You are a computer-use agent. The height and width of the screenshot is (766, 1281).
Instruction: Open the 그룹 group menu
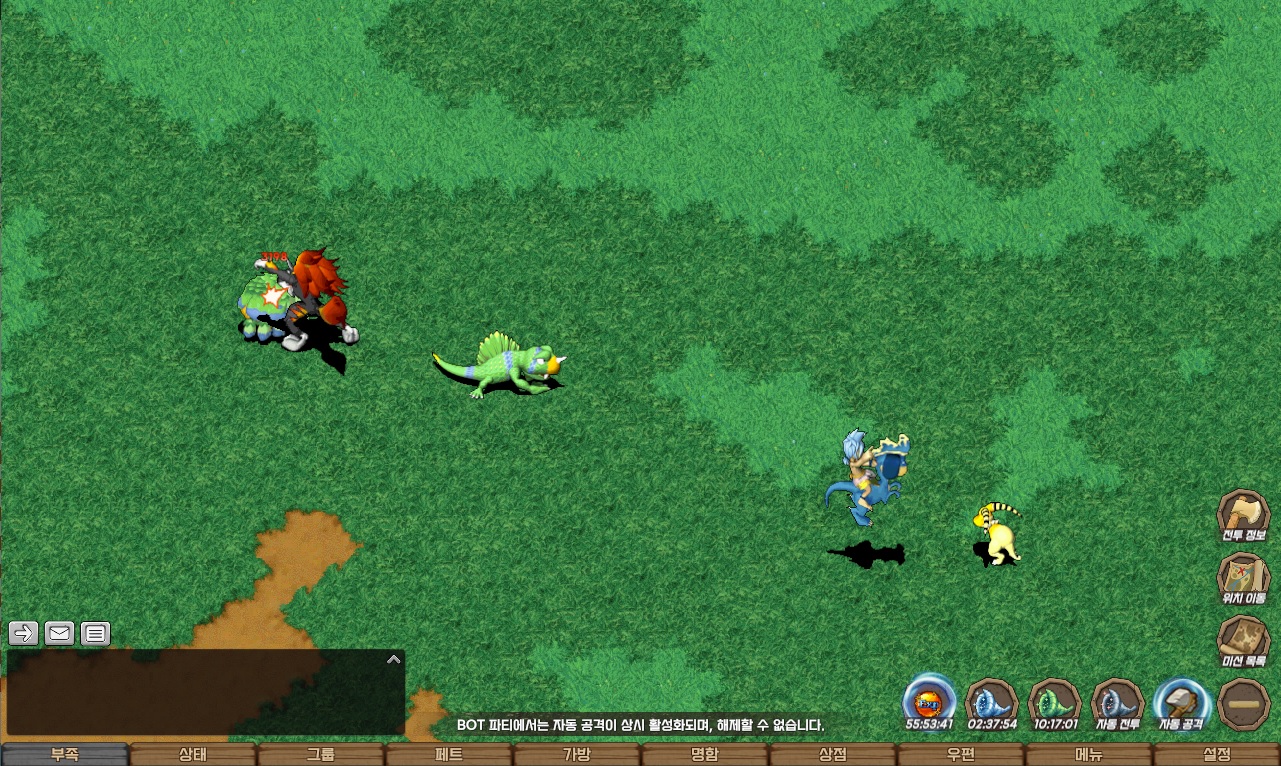click(320, 755)
